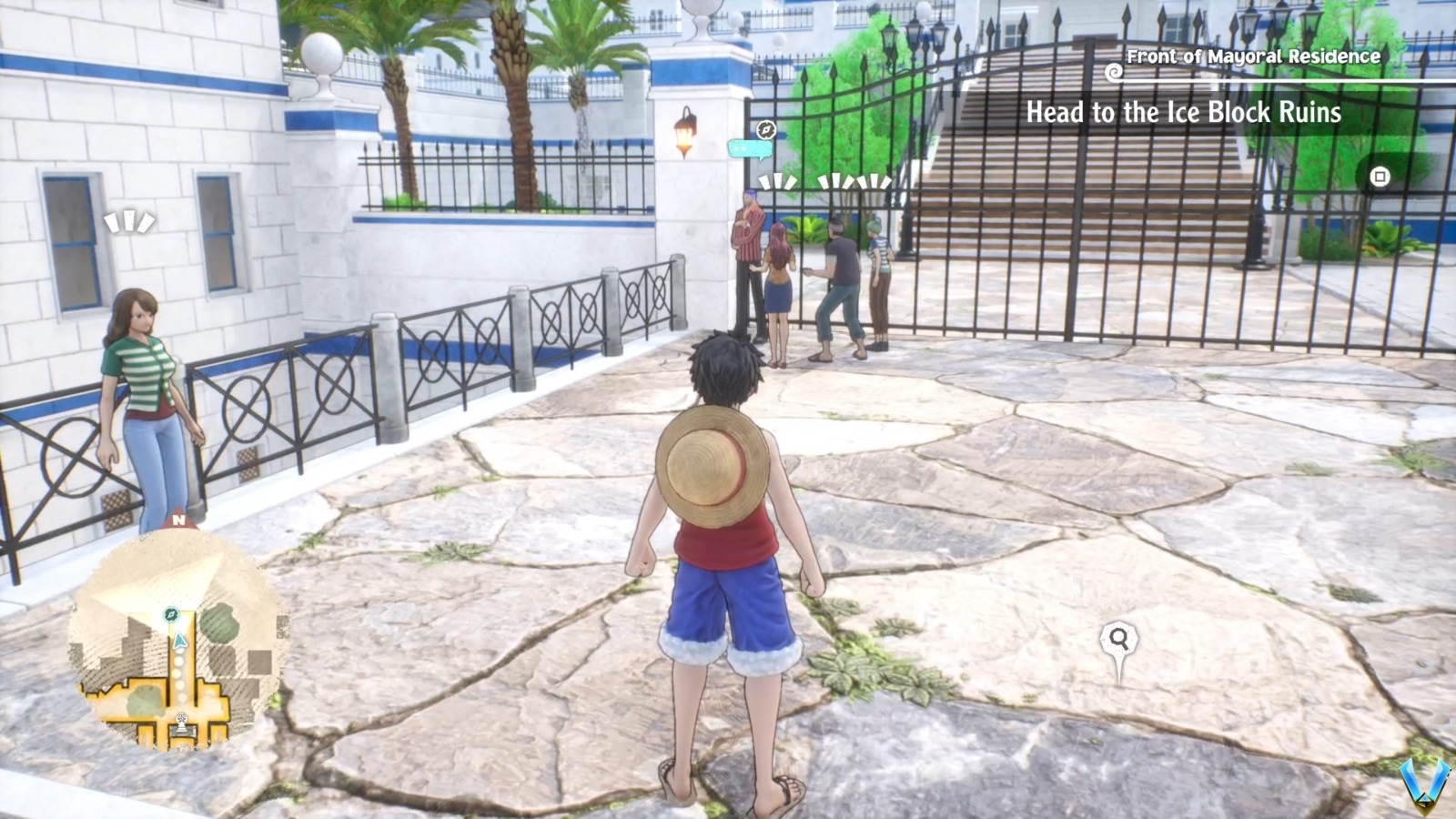
Task: Click the teal speech bubble above the NPC
Action: click(x=750, y=147)
